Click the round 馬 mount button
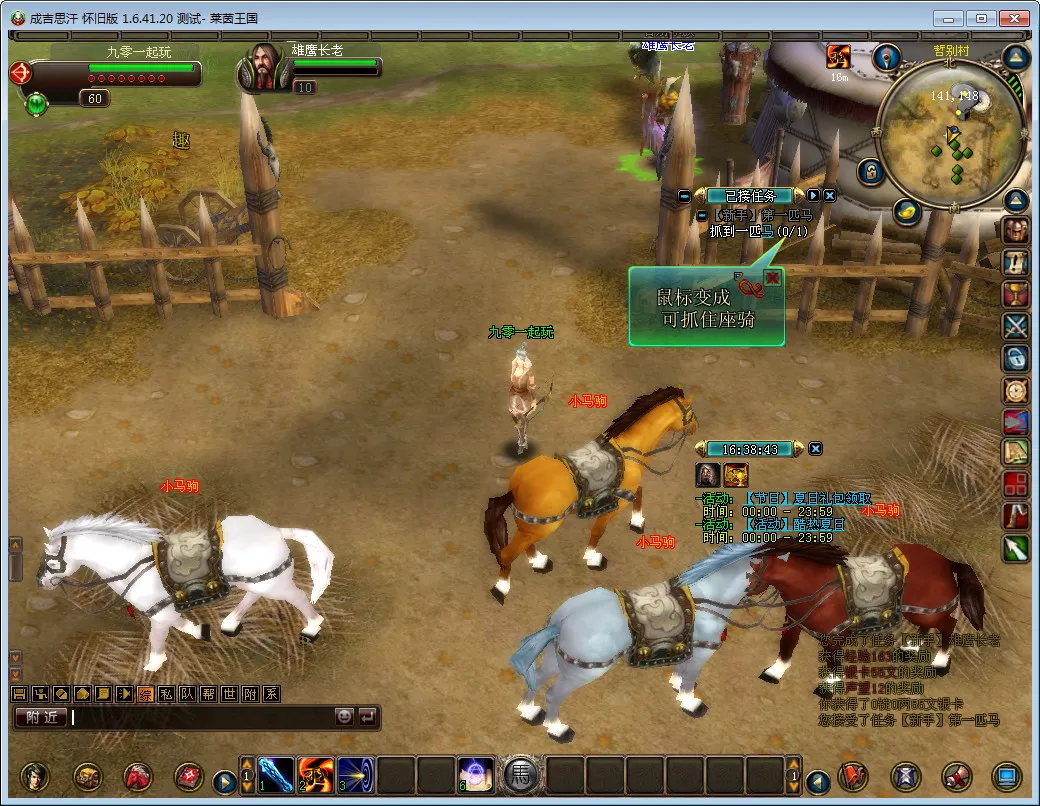Image resolution: width=1040 pixels, height=806 pixels. 521,775
